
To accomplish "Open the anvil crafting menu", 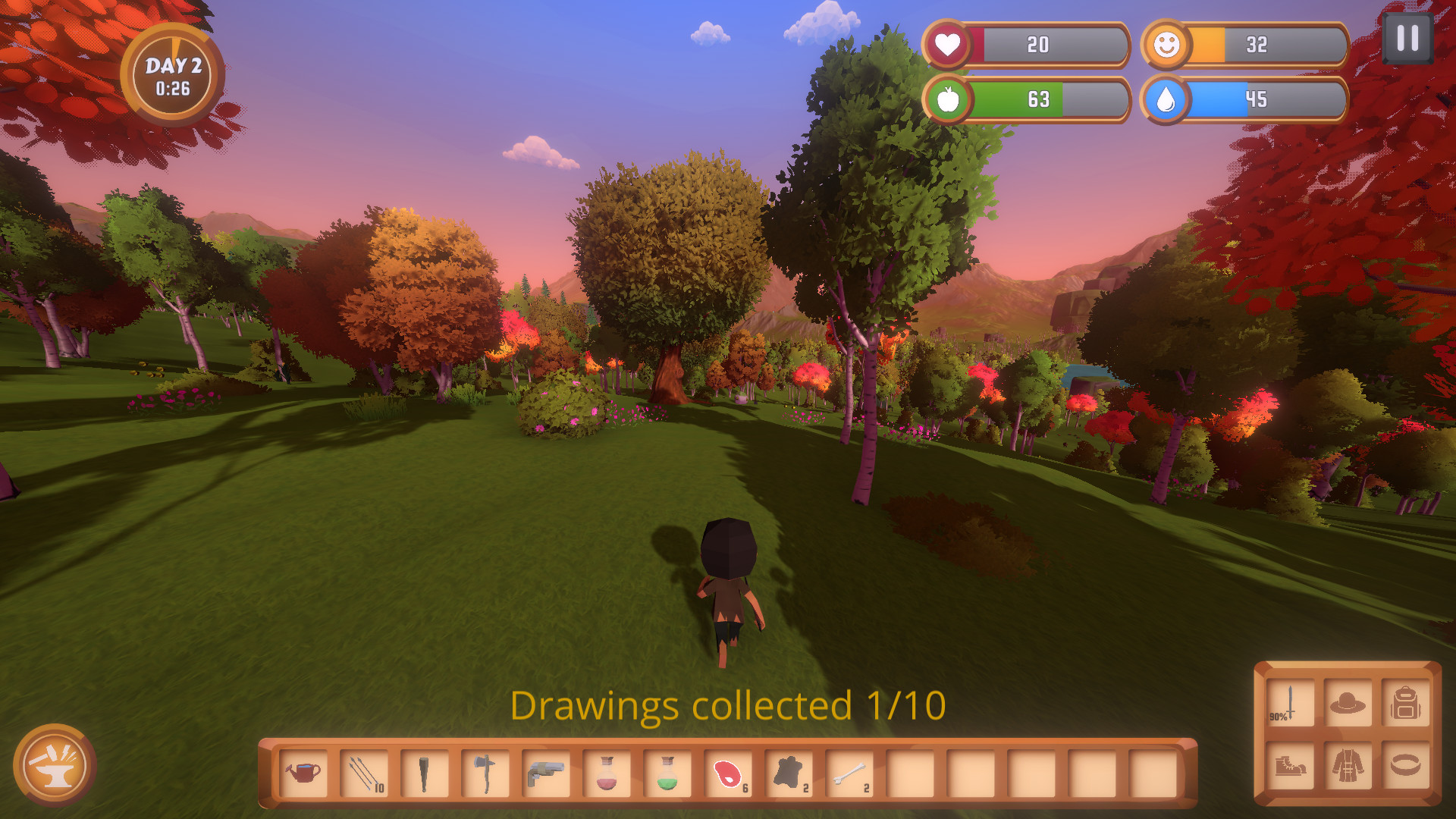I will 55,765.
